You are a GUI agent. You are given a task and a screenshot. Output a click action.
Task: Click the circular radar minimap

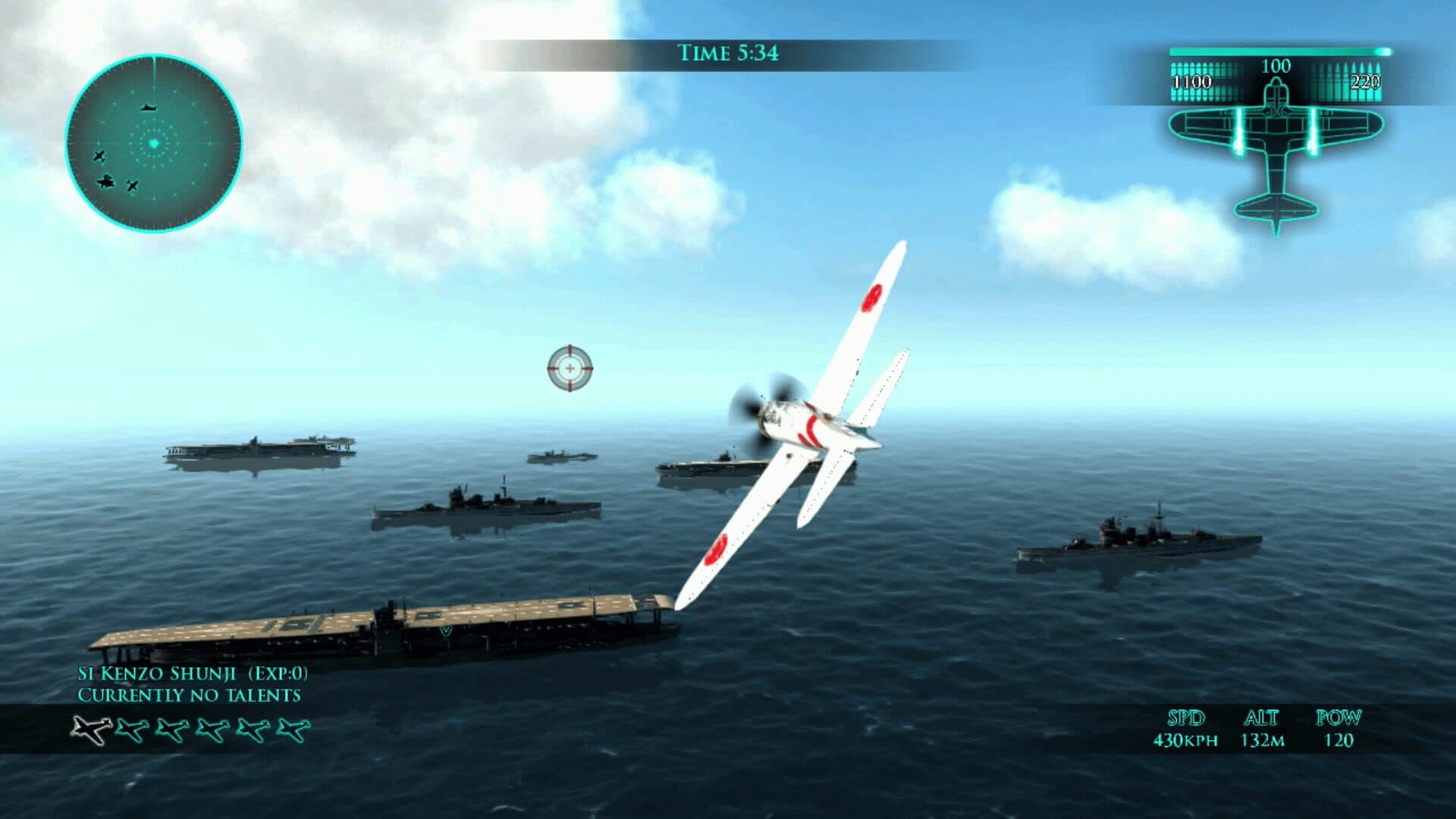[x=154, y=143]
